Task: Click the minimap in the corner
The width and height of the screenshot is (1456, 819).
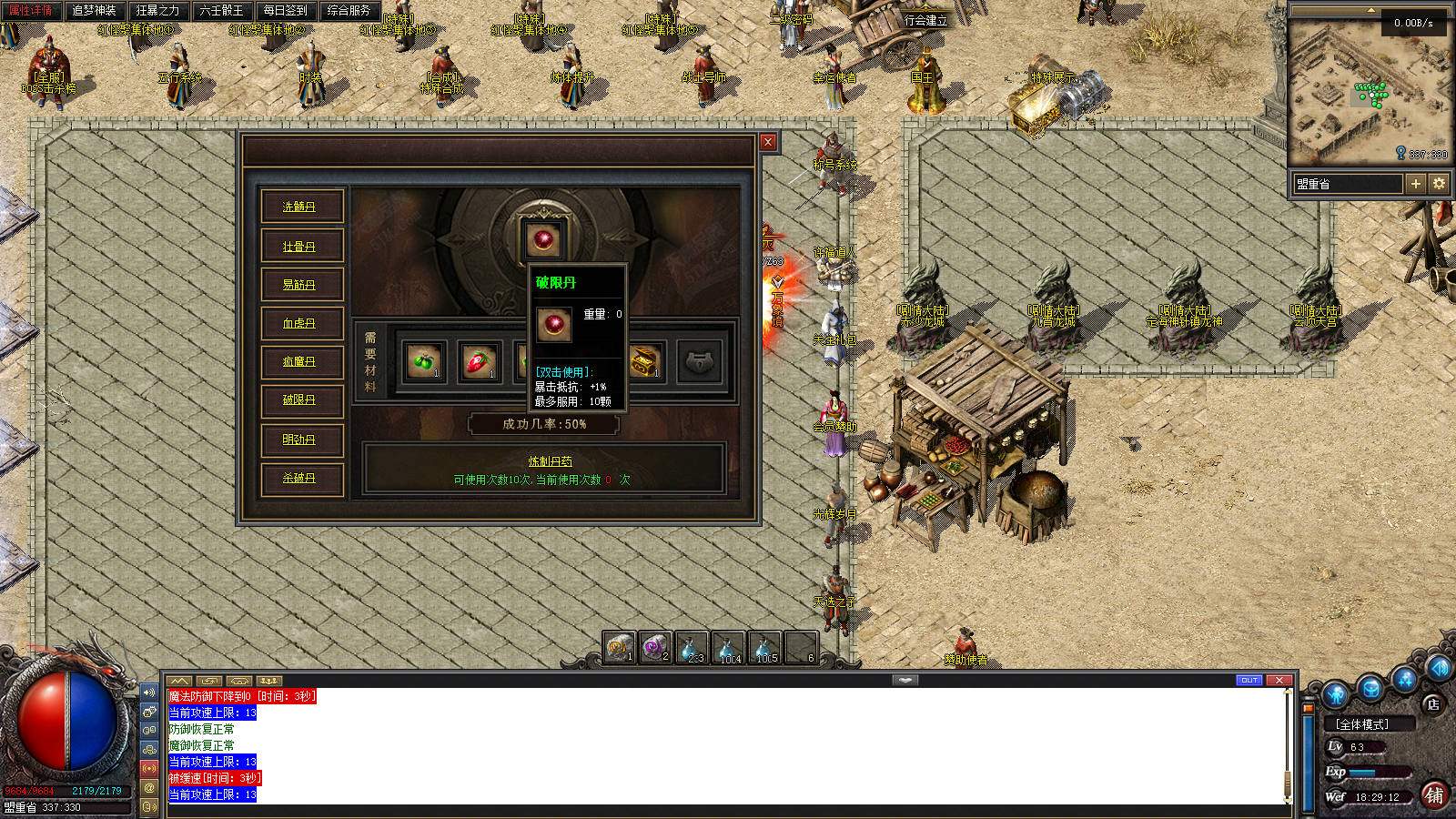Action: click(1370, 91)
